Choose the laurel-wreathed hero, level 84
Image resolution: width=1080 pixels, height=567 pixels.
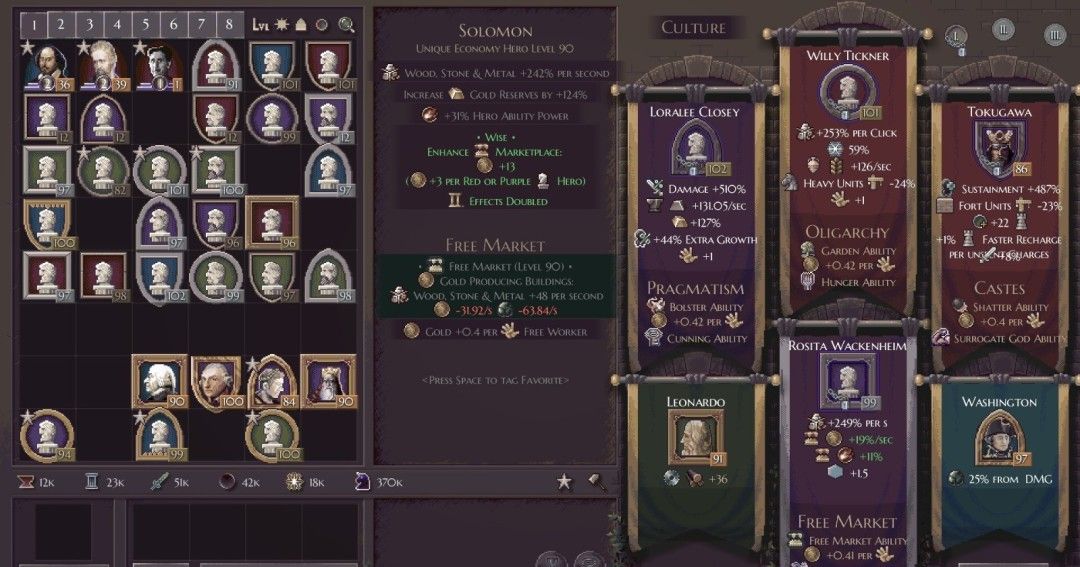[x=272, y=380]
